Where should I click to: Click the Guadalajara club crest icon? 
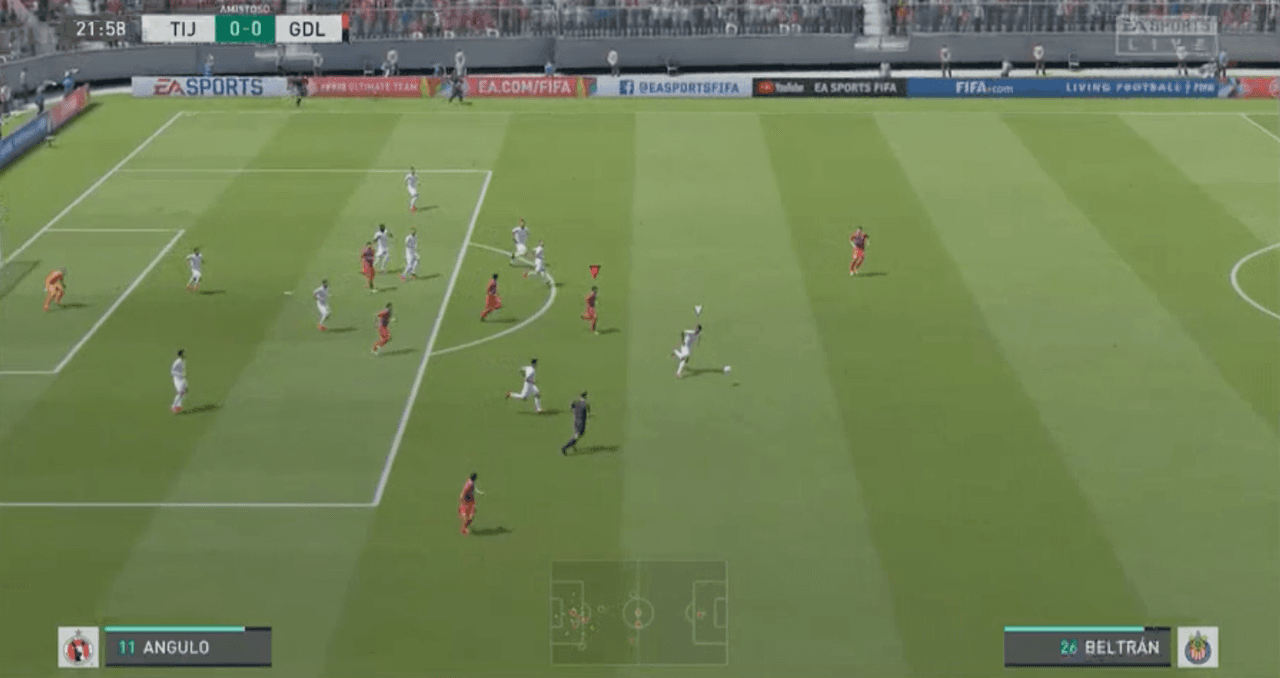(x=1197, y=647)
